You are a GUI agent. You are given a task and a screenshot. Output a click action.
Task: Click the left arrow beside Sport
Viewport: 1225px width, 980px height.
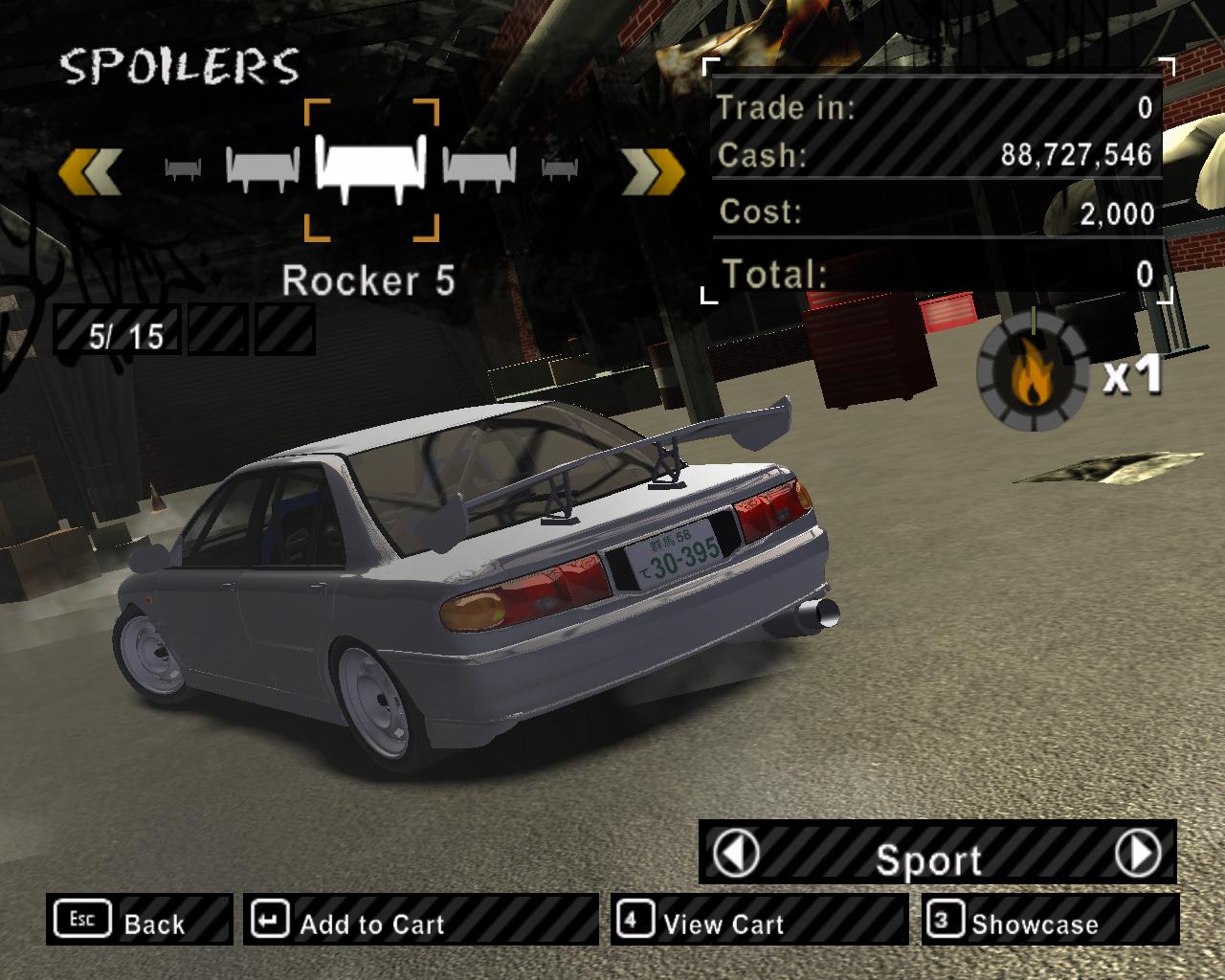pos(738,852)
